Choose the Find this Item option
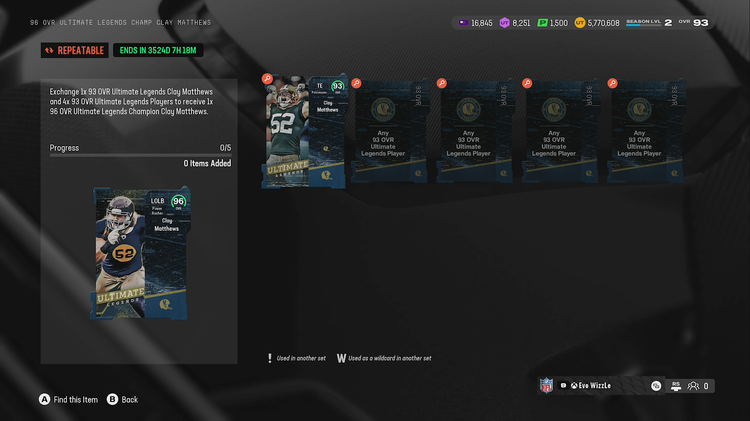This screenshot has width=750, height=421. pyautogui.click(x=68, y=399)
